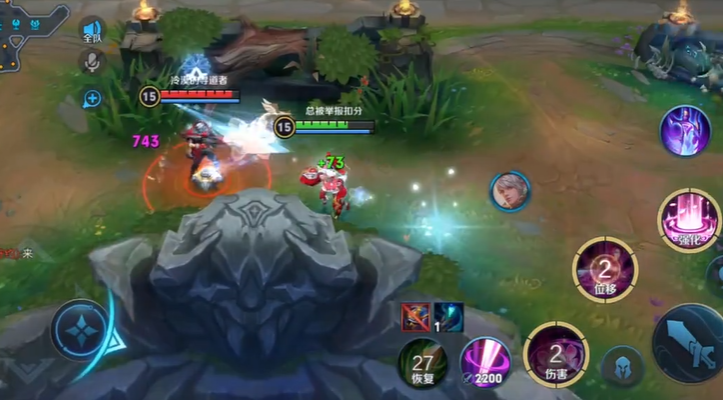Tap the blue buff icon marked 1
Viewport: 723px width, 400px height.
click(x=447, y=317)
